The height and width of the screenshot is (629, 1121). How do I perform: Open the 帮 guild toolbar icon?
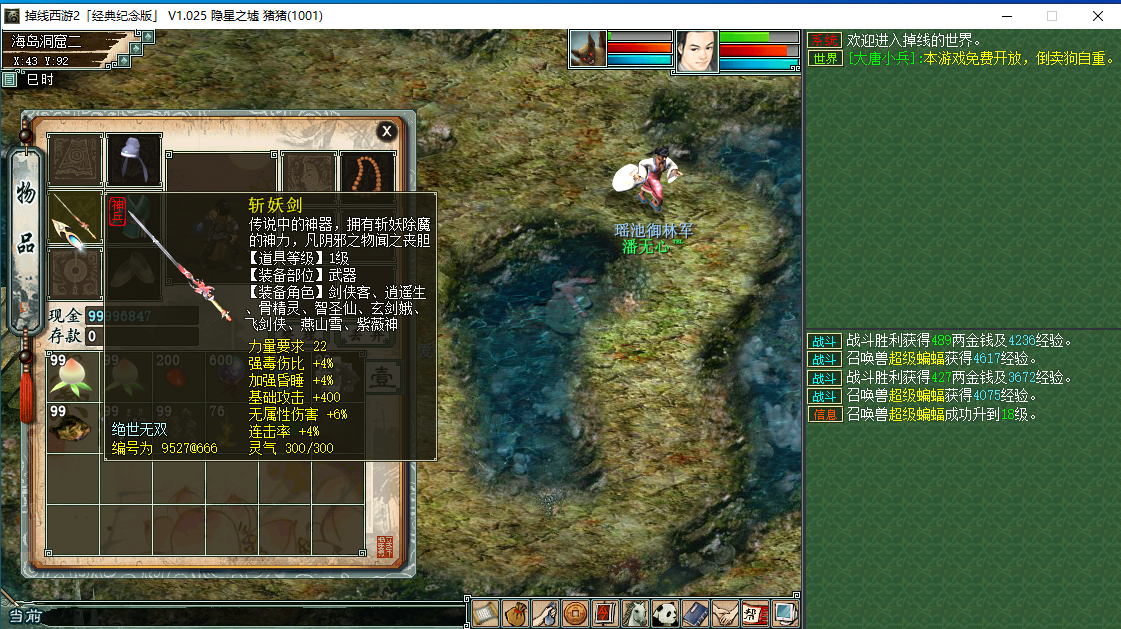755,612
